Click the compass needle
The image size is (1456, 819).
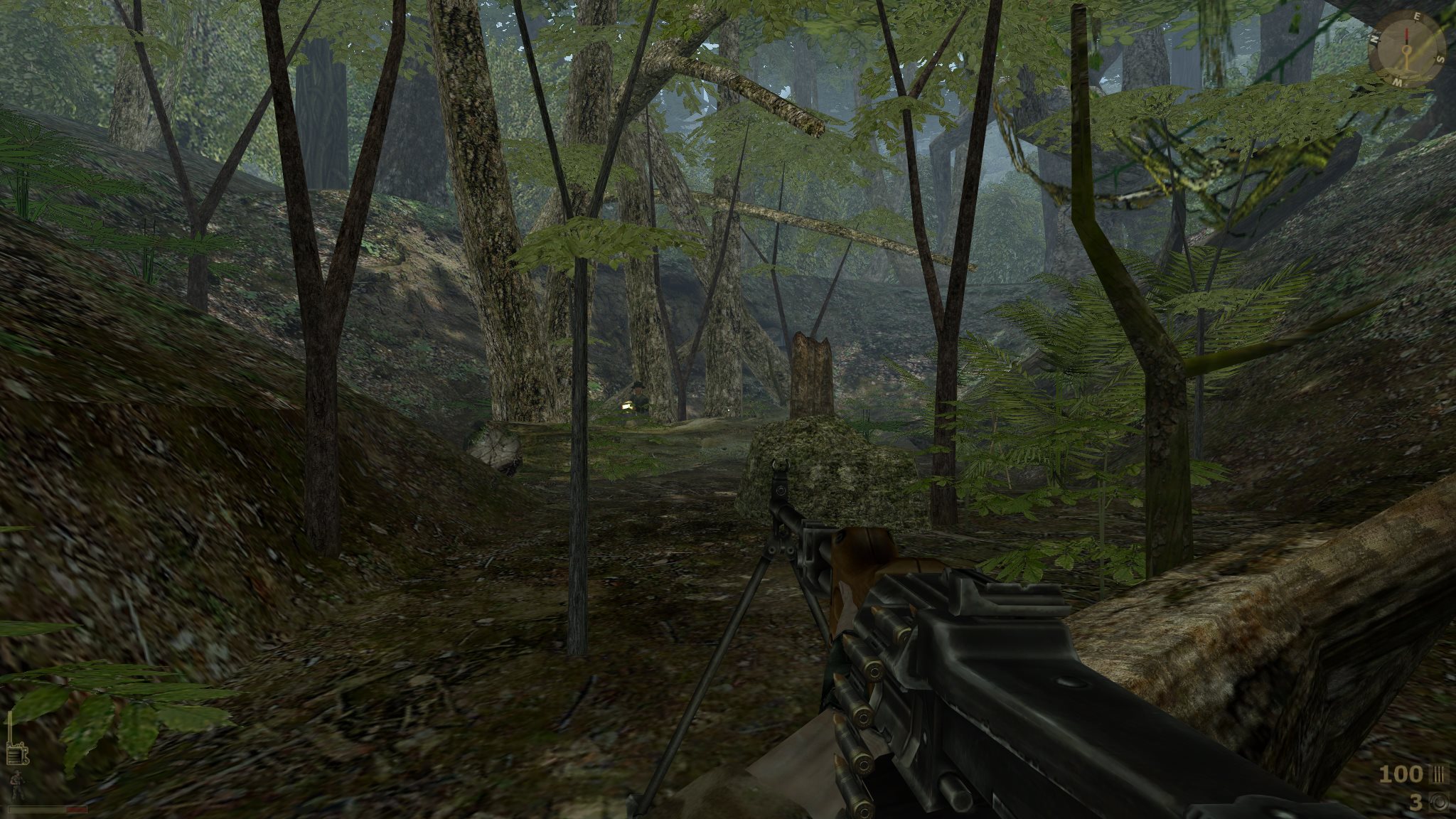pyautogui.click(x=1407, y=36)
